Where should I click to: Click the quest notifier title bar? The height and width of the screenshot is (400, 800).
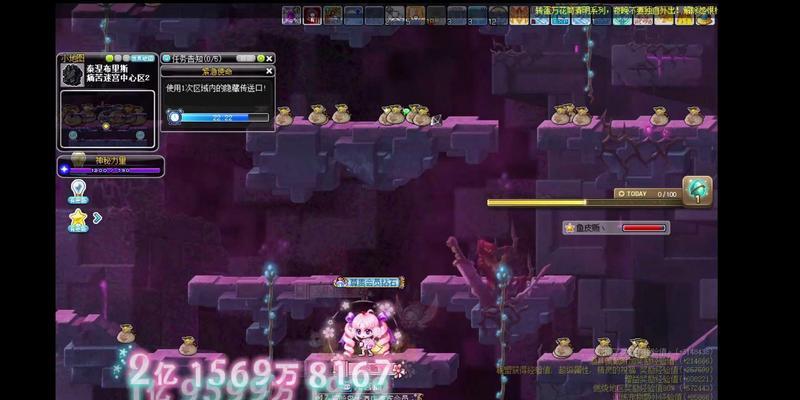click(210, 59)
